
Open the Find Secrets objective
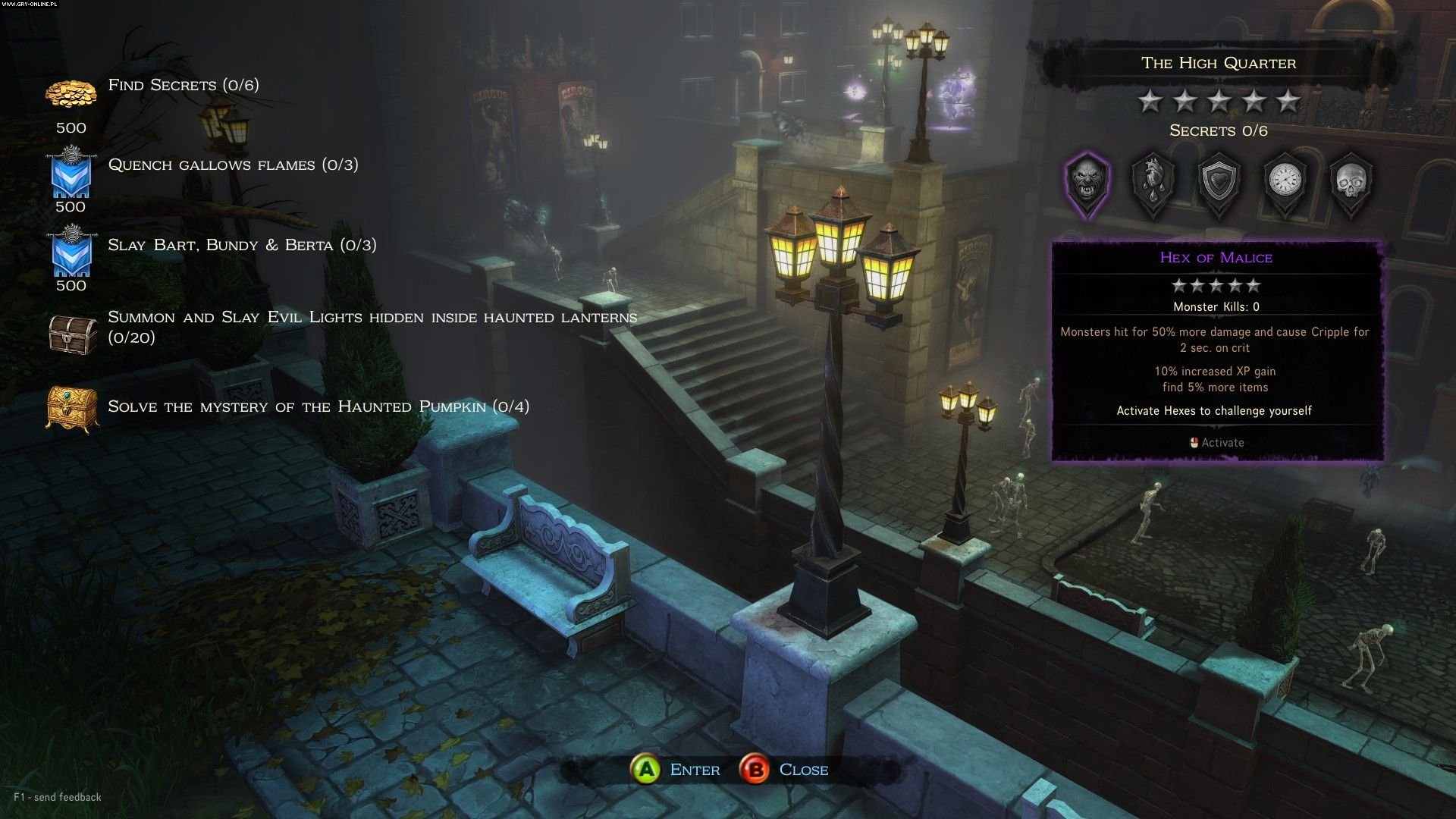tap(184, 85)
